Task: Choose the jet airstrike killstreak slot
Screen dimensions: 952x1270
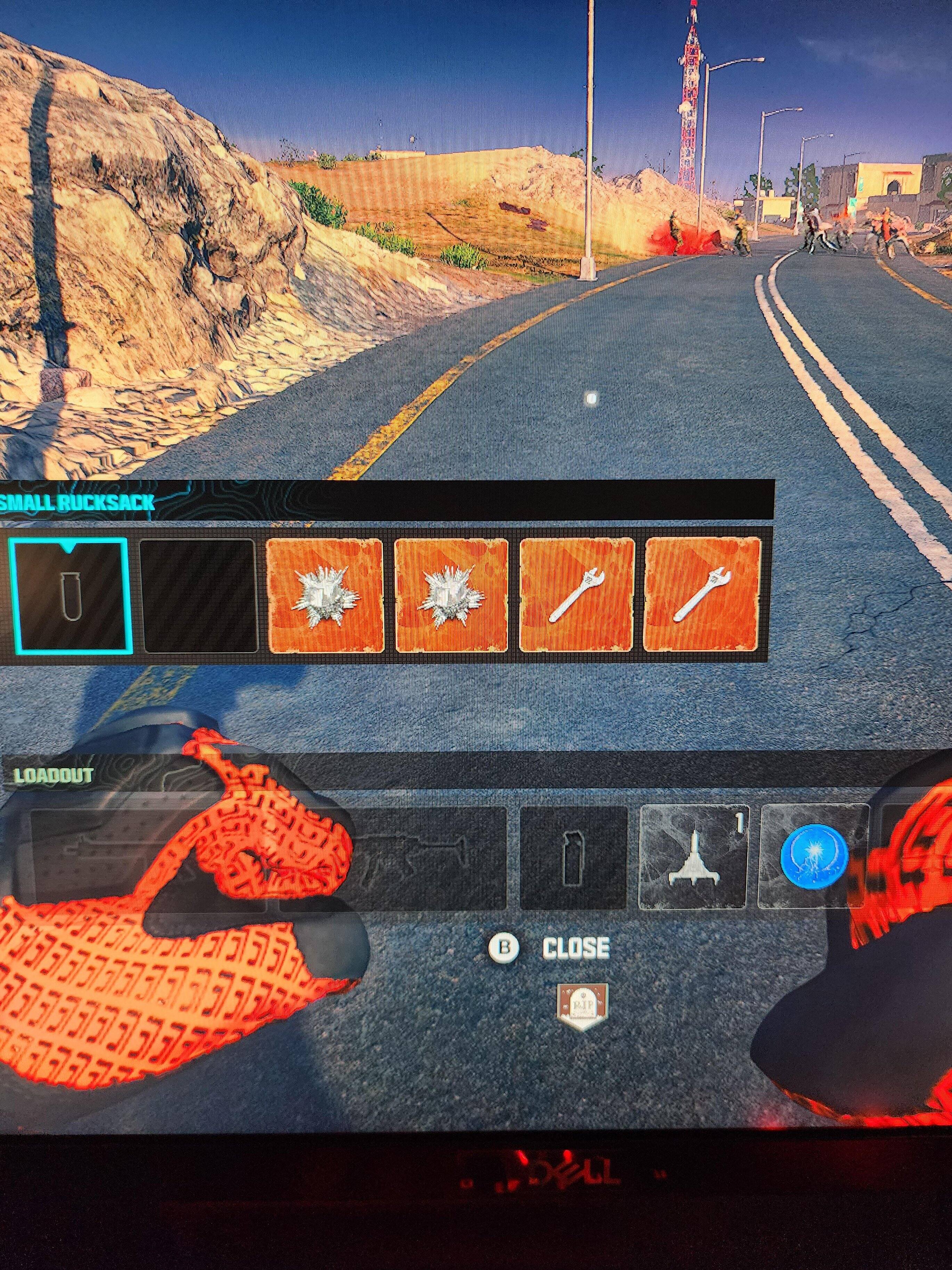Action: (x=693, y=857)
